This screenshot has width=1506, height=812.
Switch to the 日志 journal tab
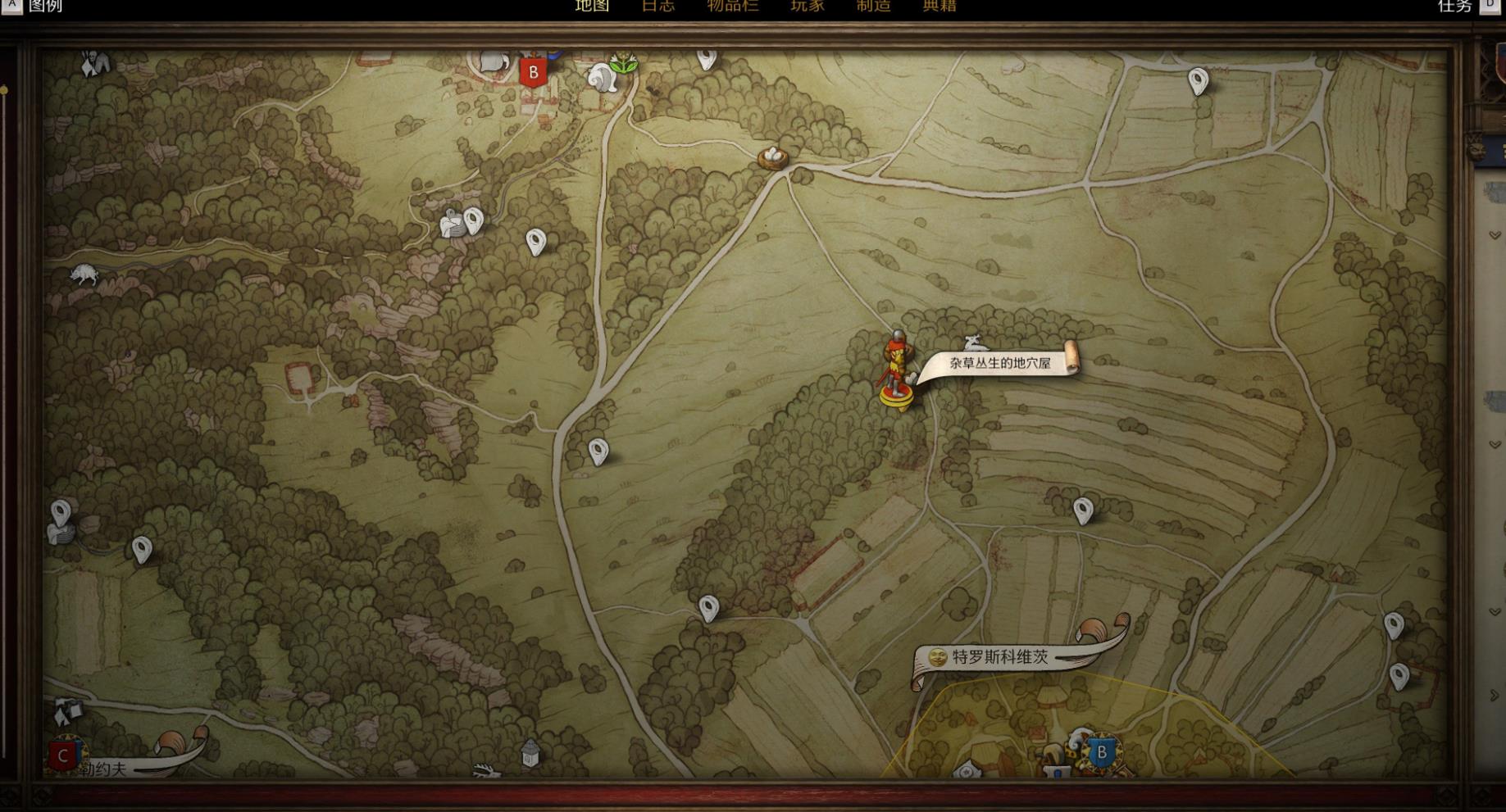pos(657,6)
